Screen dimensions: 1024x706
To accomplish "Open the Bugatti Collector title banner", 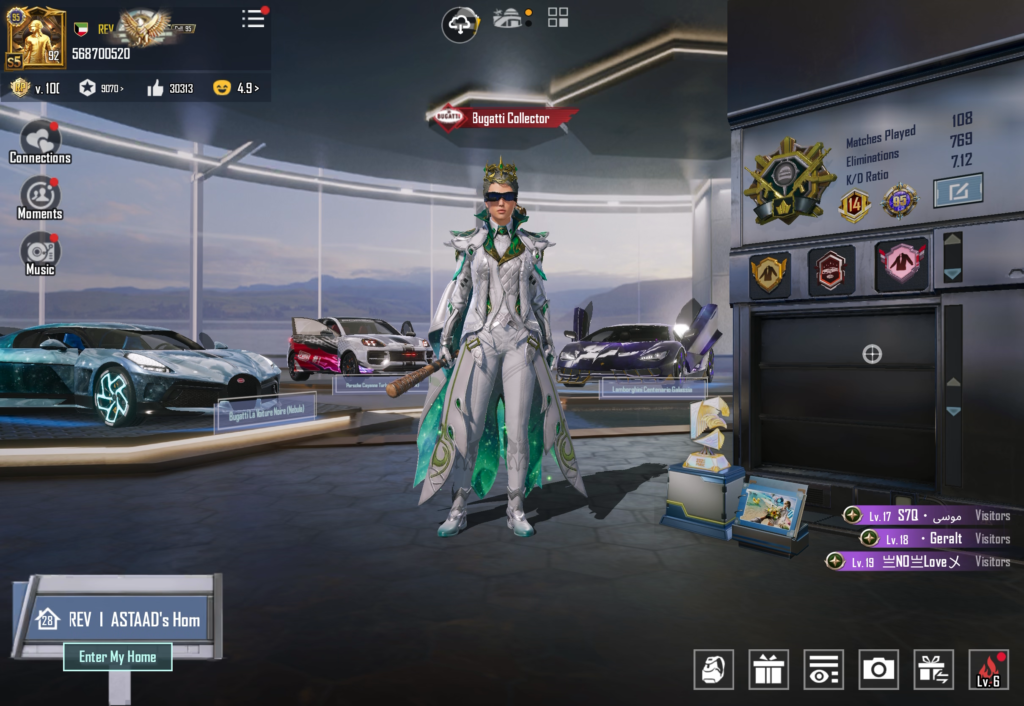I will click(x=504, y=118).
